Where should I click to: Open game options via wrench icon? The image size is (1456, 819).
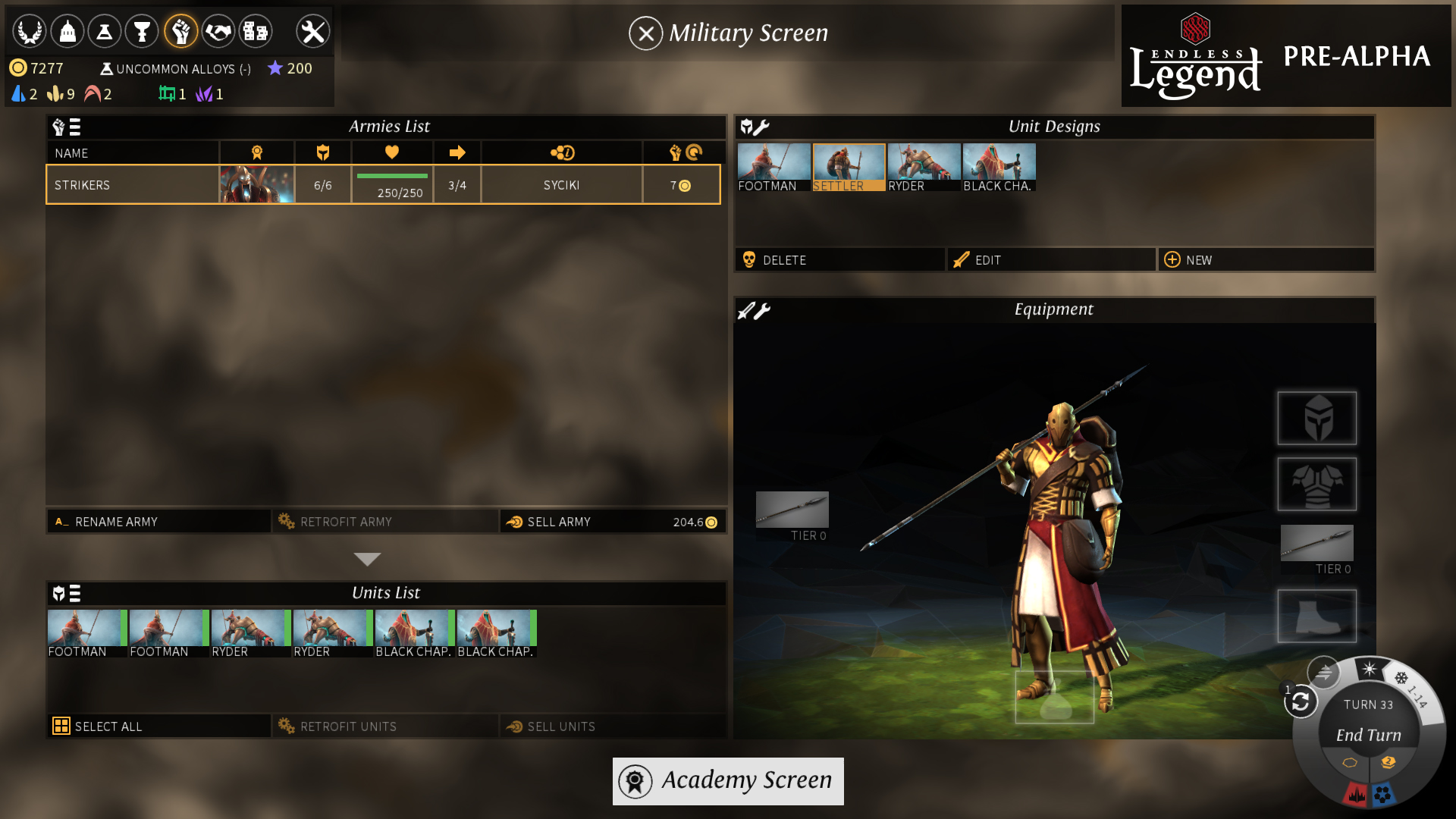[312, 31]
